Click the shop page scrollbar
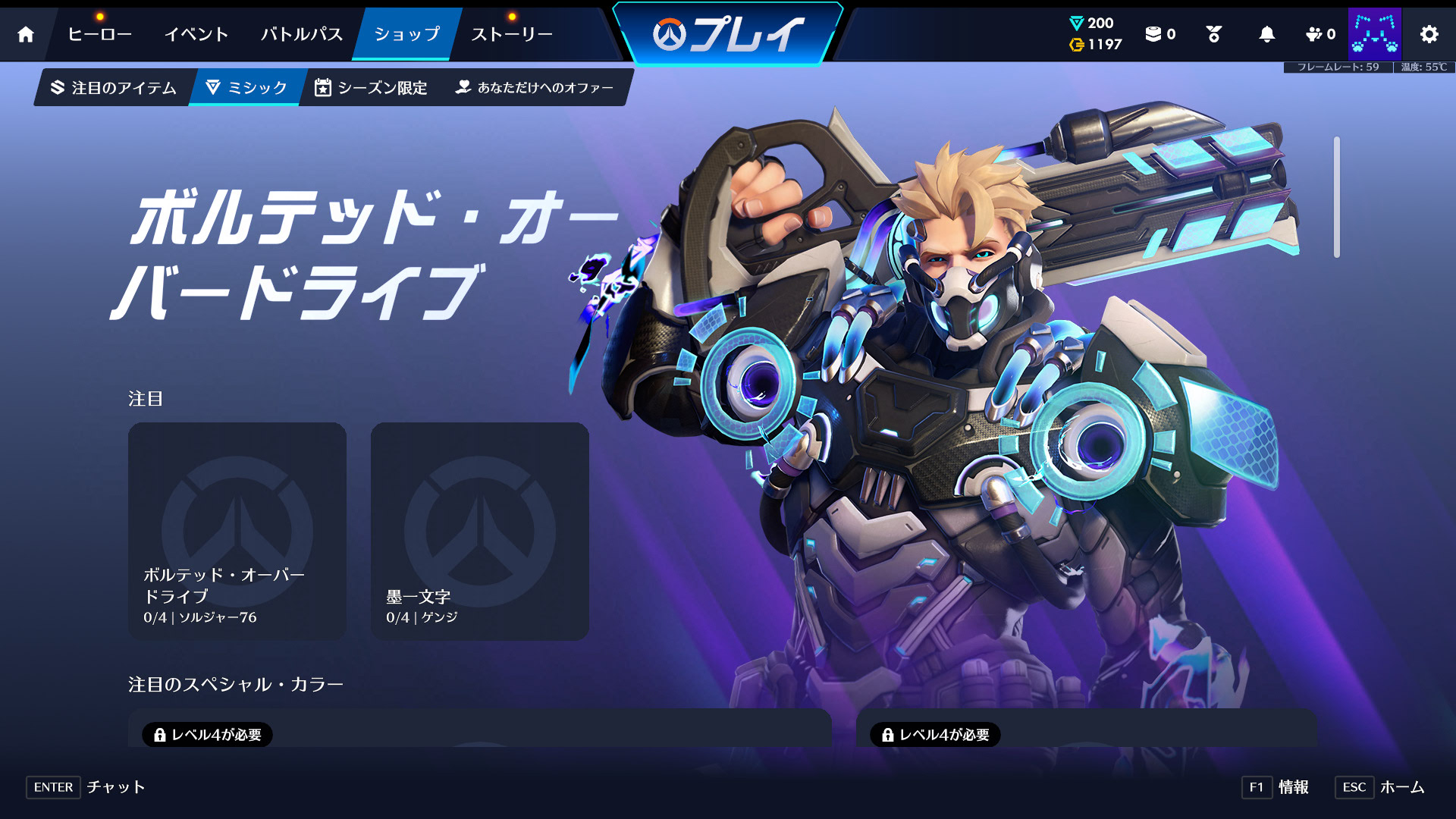Screen dimensions: 1456x819 click(1336, 197)
